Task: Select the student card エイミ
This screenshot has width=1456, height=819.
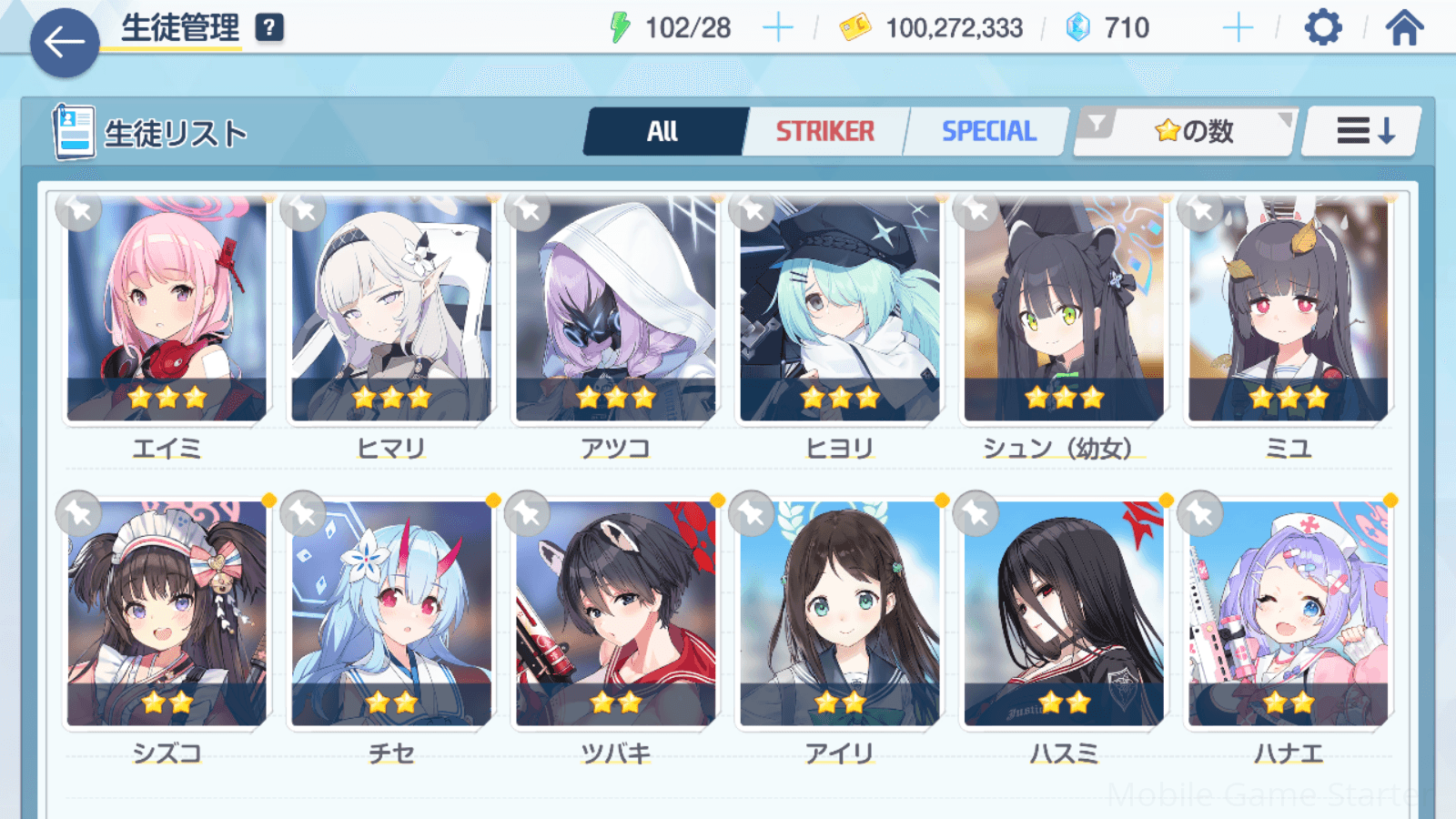Action: [x=167, y=309]
